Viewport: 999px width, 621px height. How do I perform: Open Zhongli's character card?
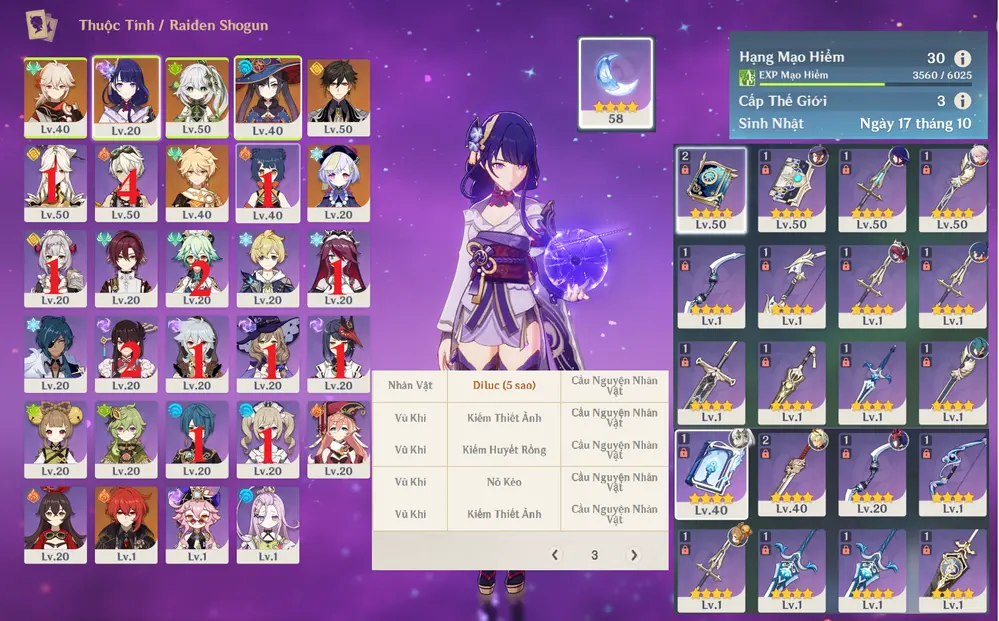(x=338, y=96)
